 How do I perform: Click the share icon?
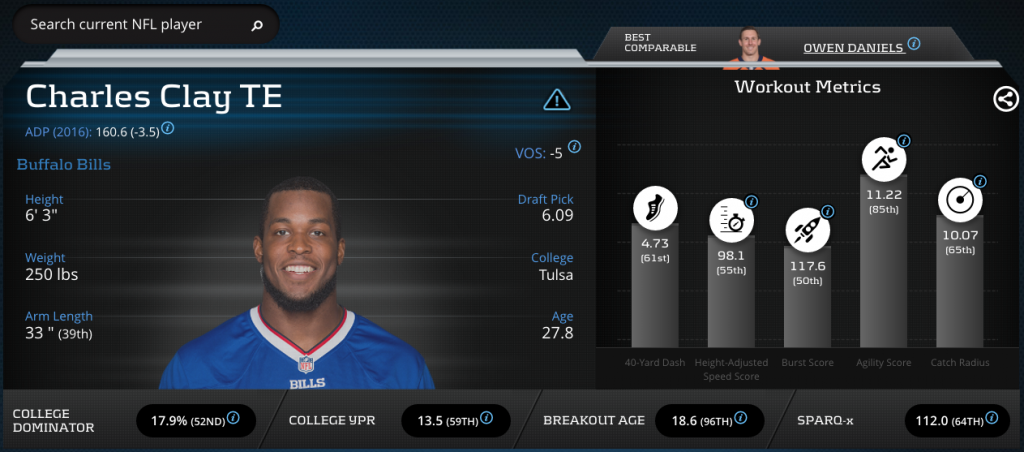[x=1005, y=99]
